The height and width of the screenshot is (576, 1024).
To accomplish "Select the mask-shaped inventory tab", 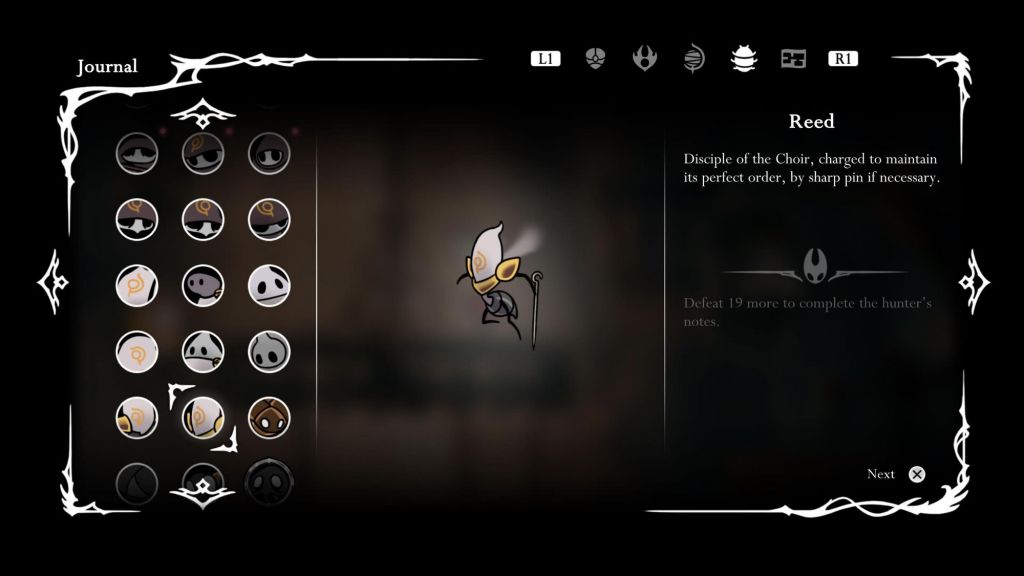I will (x=596, y=59).
